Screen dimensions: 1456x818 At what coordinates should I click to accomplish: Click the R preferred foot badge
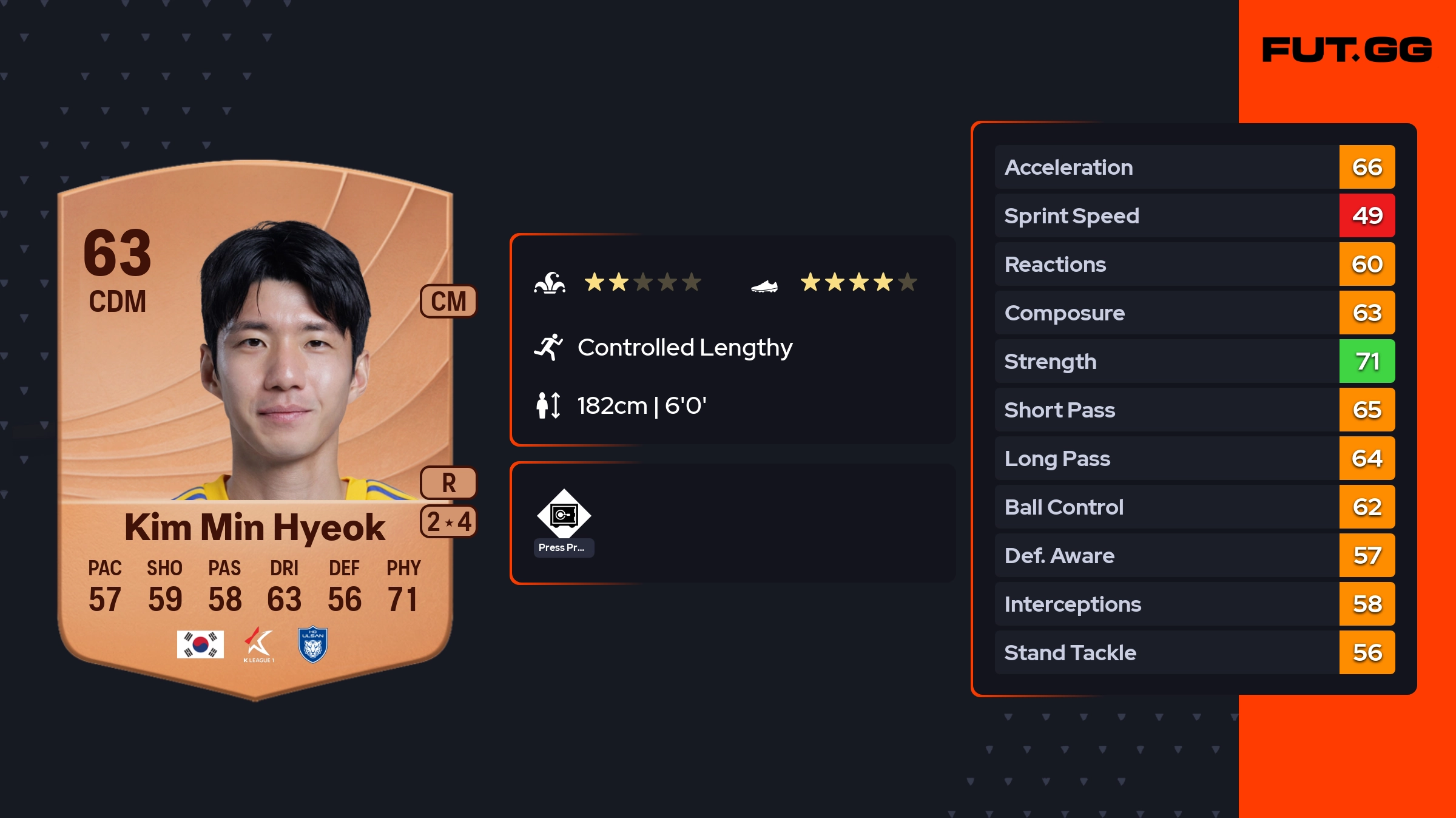[x=448, y=483]
